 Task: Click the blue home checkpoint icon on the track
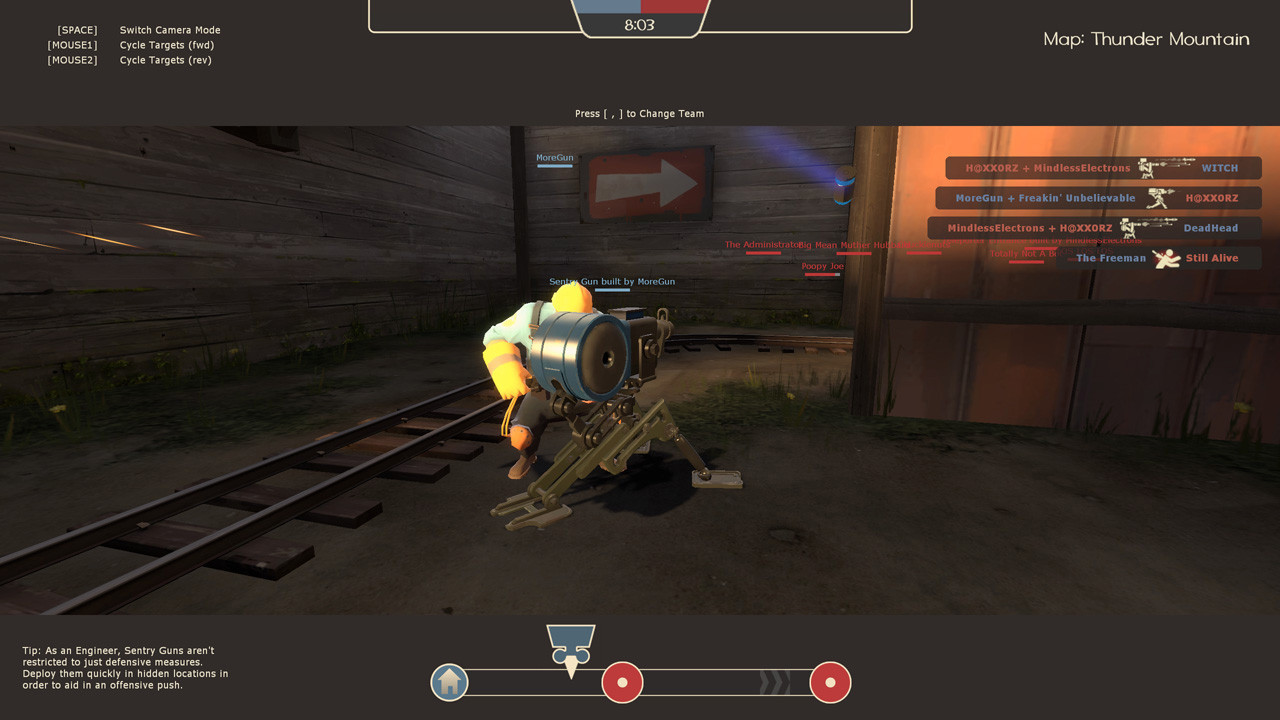click(x=449, y=682)
